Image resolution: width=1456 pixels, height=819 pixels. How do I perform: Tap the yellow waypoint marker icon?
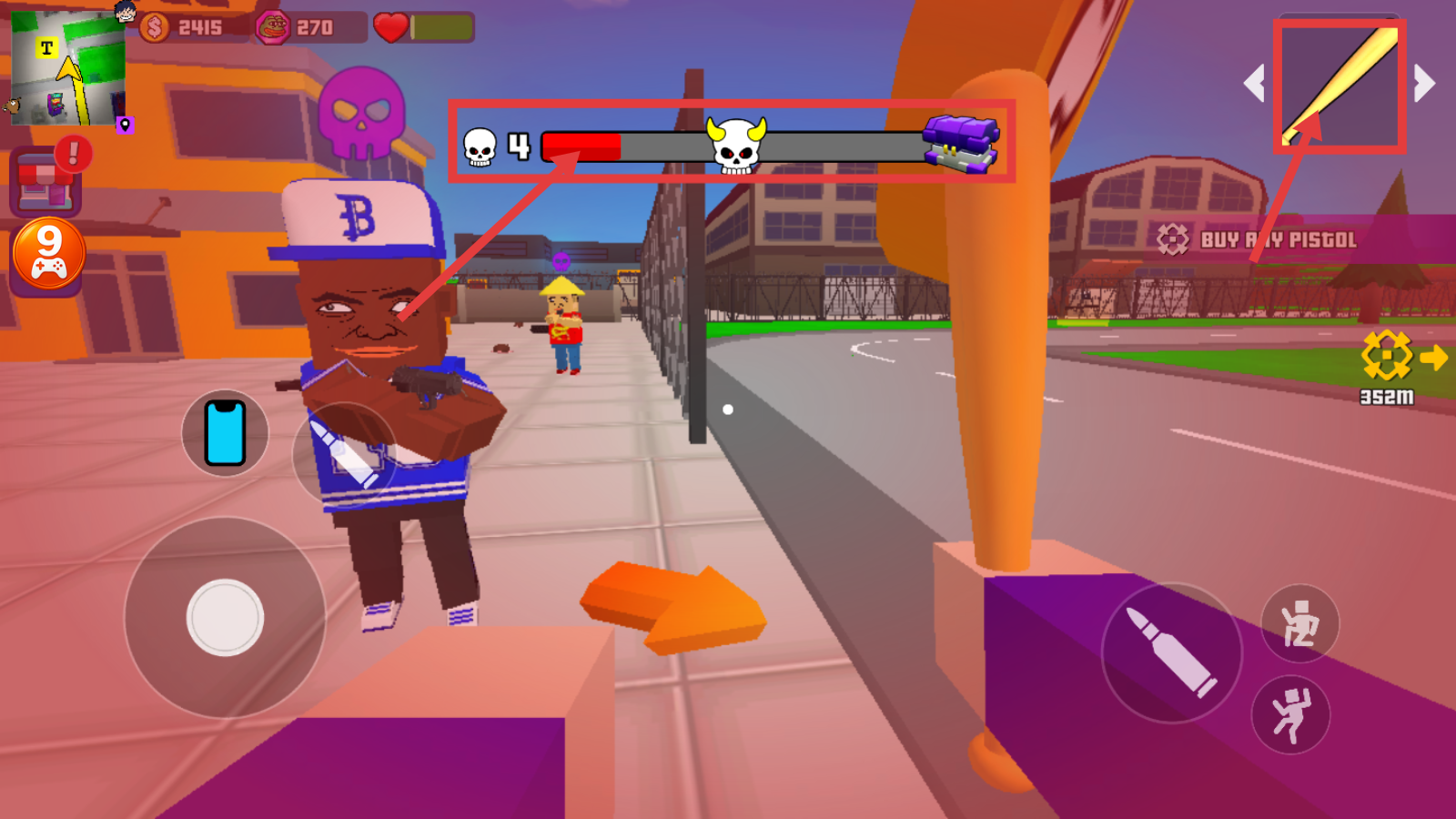click(1386, 356)
